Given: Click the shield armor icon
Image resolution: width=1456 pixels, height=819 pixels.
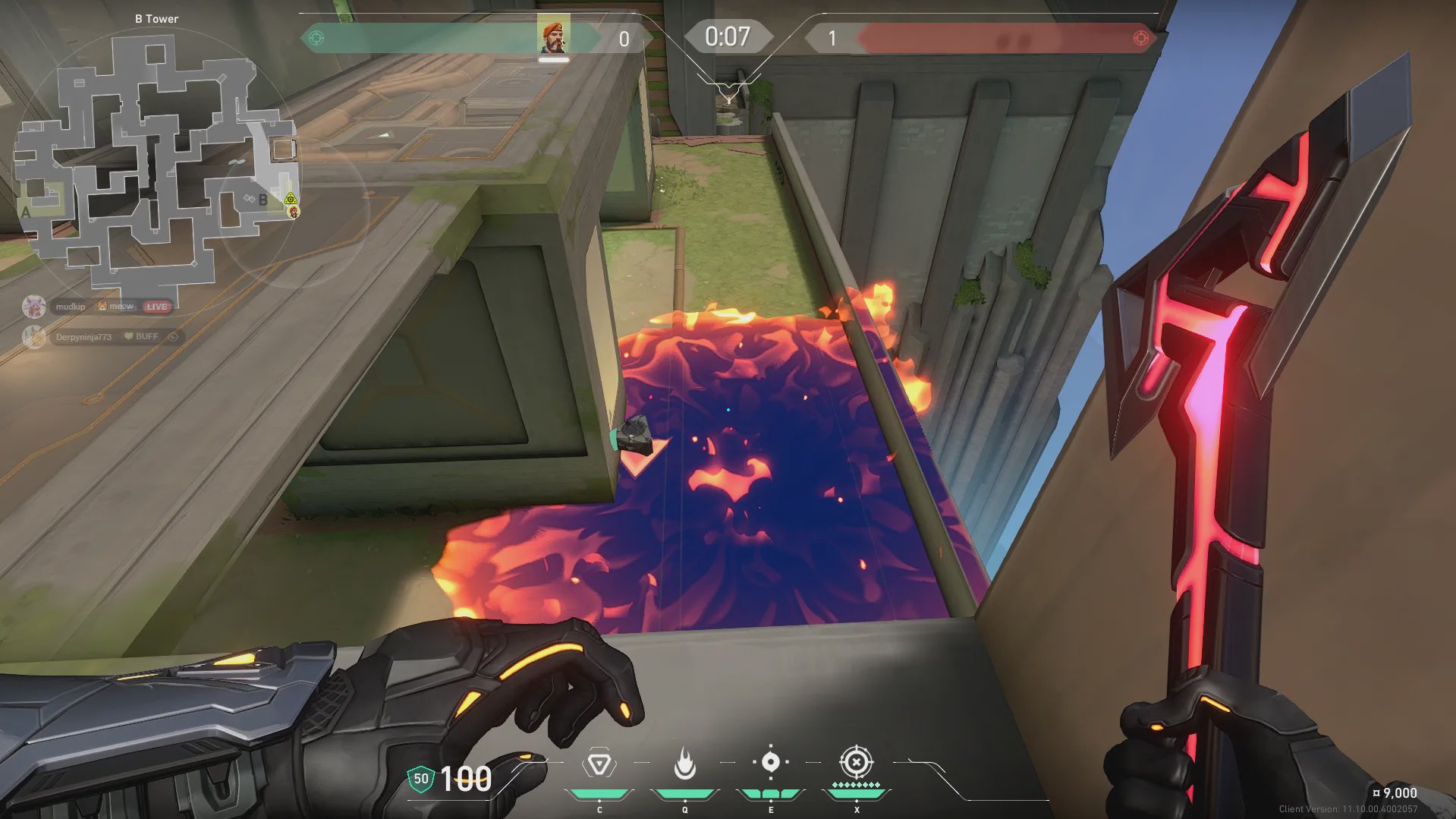Looking at the screenshot, I should 420,779.
